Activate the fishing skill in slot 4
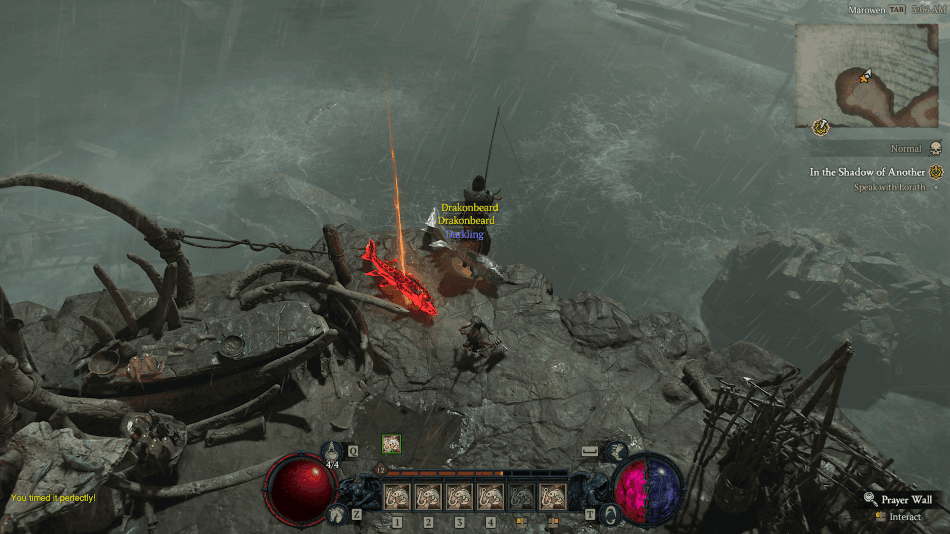Viewport: 950px width, 534px height. 490,496
